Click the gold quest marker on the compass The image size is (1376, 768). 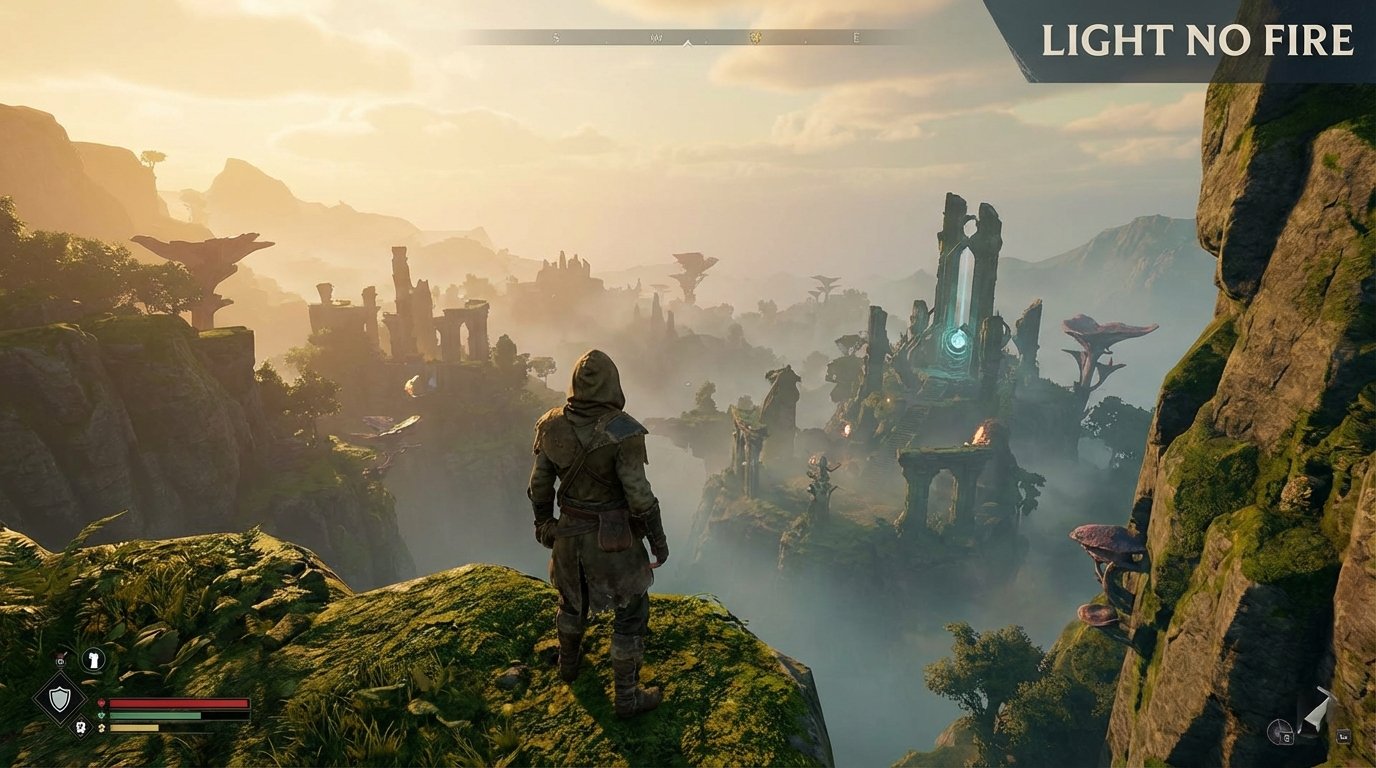(754, 36)
